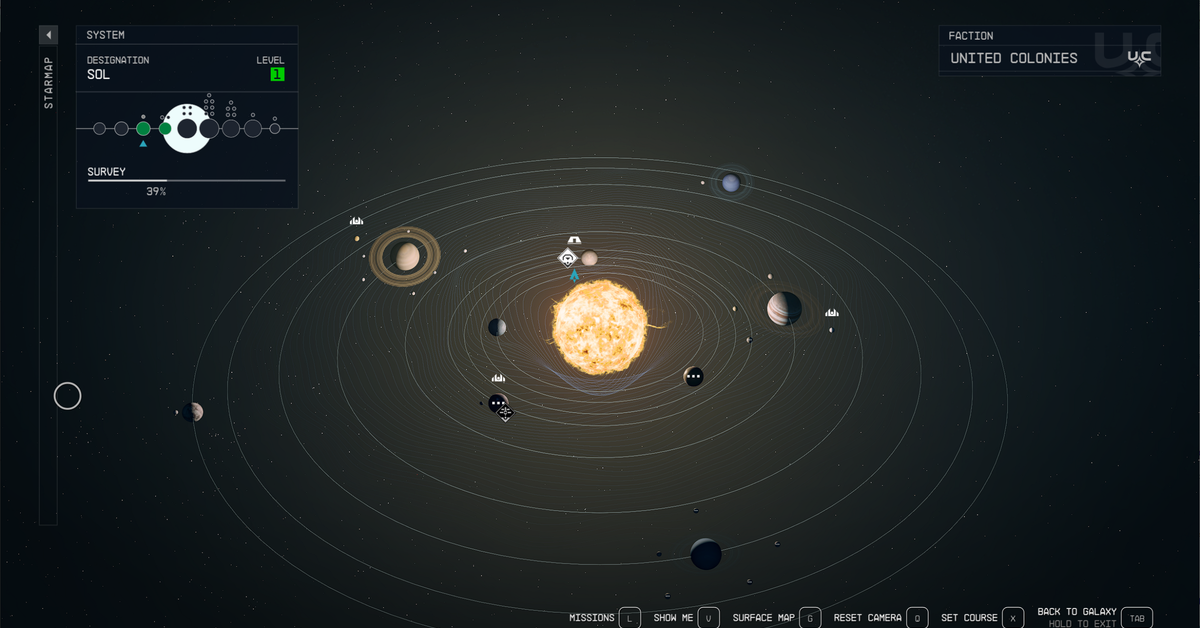Image resolution: width=1200 pixels, height=628 pixels.
Task: Select the Sun at the system center
Action: [x=600, y=327]
